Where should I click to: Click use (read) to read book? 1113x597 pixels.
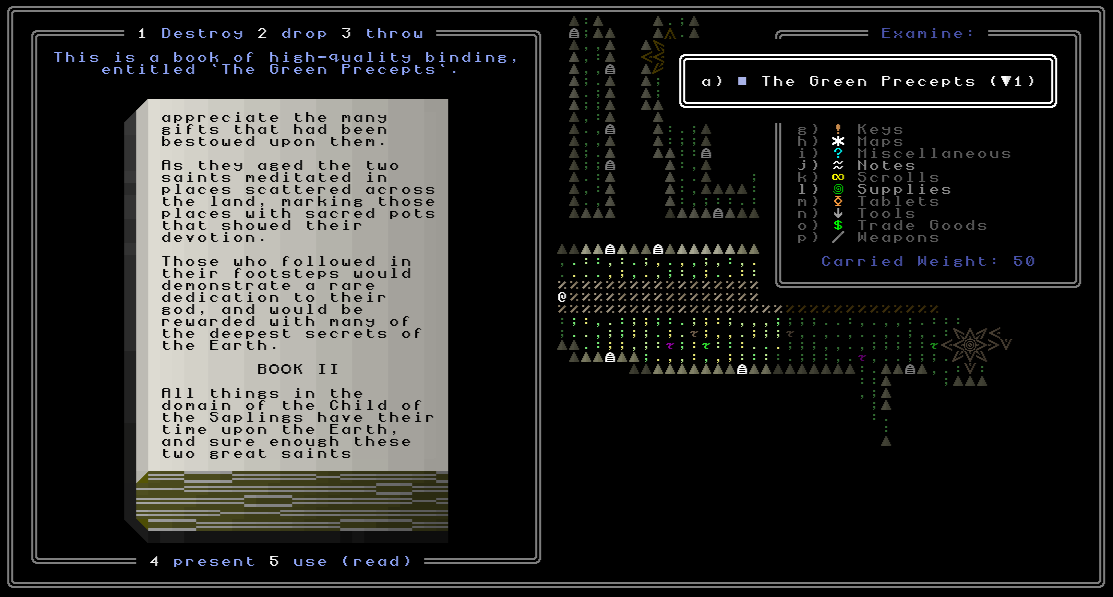coord(342,561)
